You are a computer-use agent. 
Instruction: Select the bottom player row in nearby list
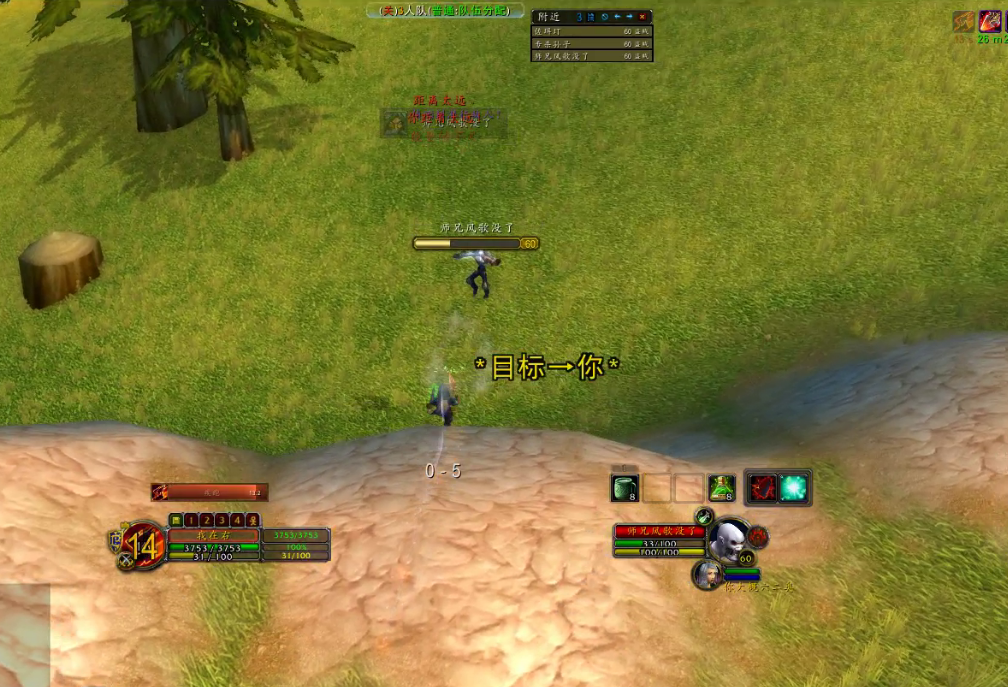[591, 56]
